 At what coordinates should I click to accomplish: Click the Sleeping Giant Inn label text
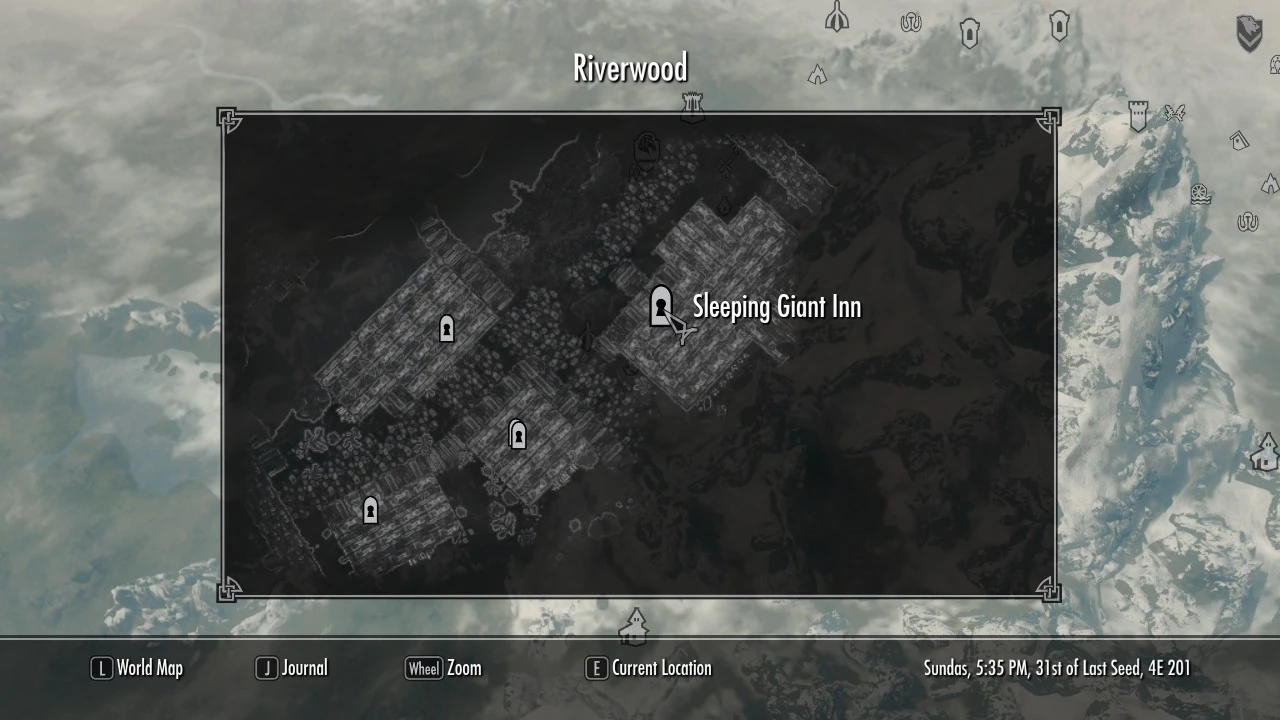pyautogui.click(x=775, y=307)
